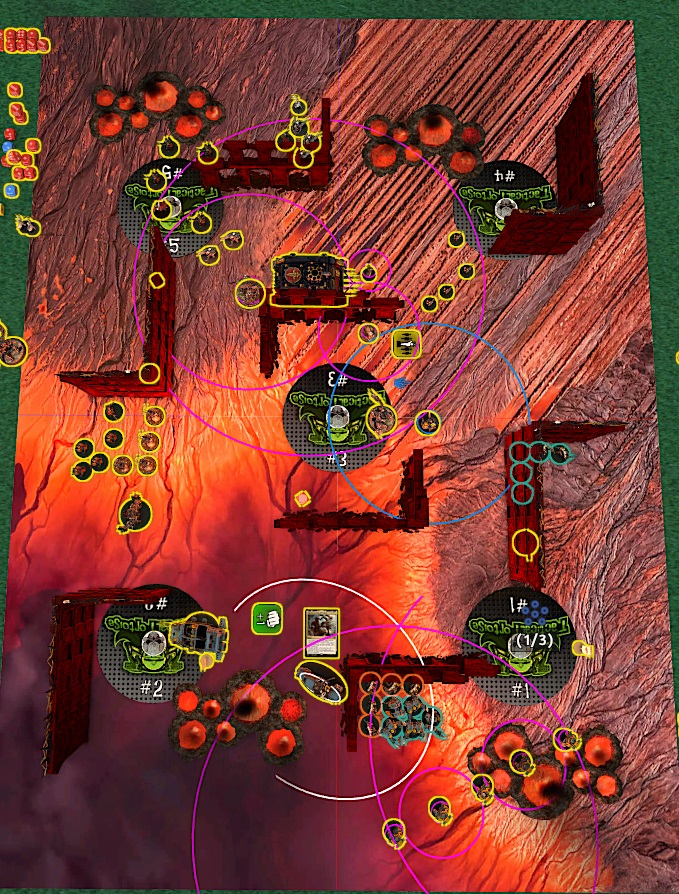Select the objective marker #1

pyautogui.click(x=519, y=643)
